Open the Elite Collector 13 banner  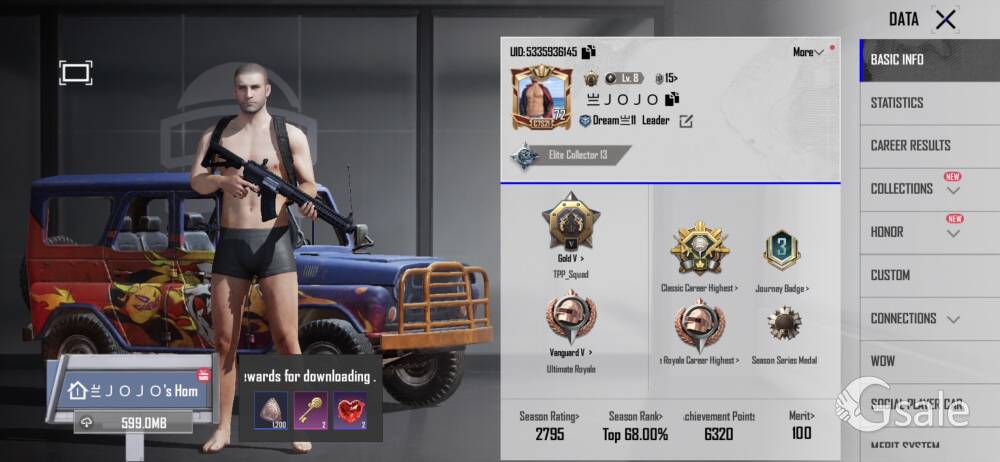[x=571, y=155]
